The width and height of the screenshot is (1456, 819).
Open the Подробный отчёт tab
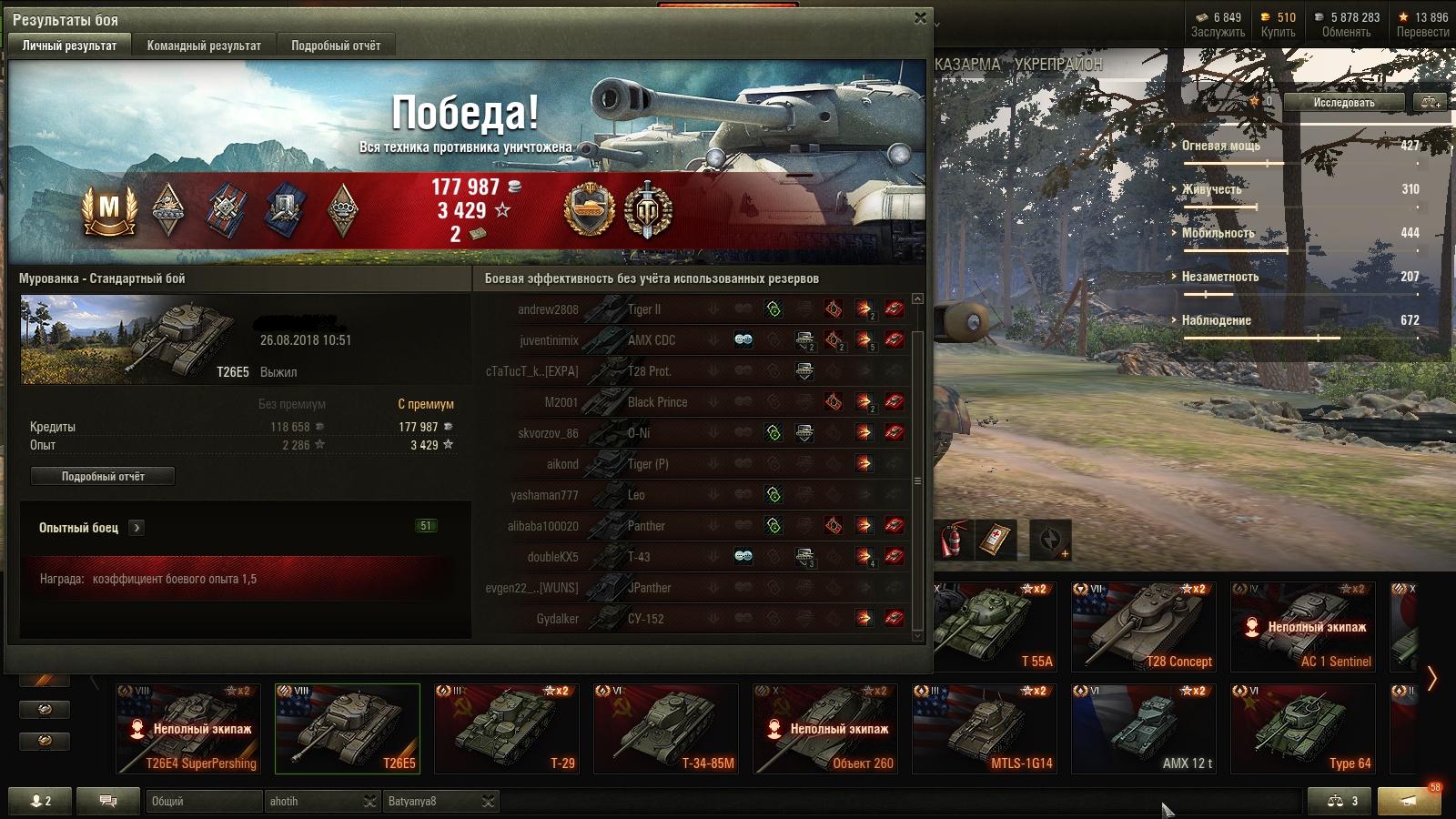[x=336, y=45]
